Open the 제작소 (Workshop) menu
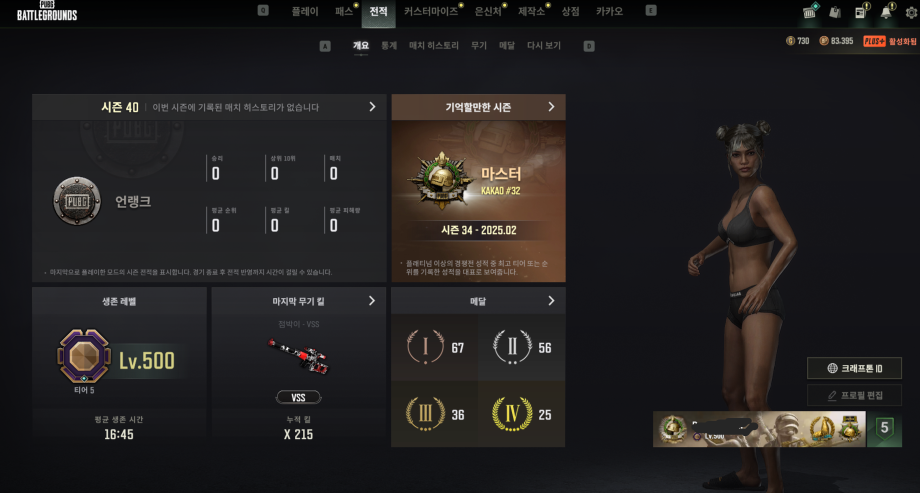This screenshot has width=920, height=493. [531, 11]
